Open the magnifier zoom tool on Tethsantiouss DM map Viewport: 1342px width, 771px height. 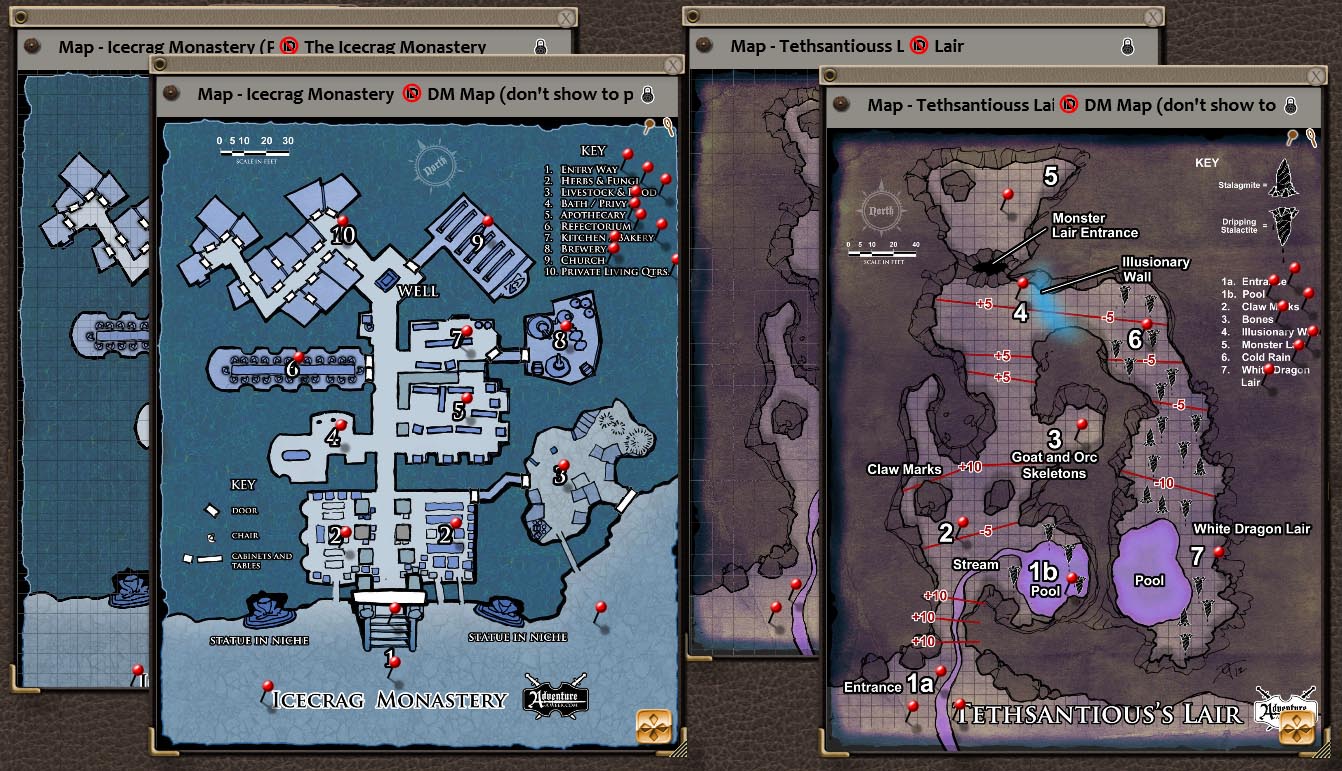click(1310, 134)
